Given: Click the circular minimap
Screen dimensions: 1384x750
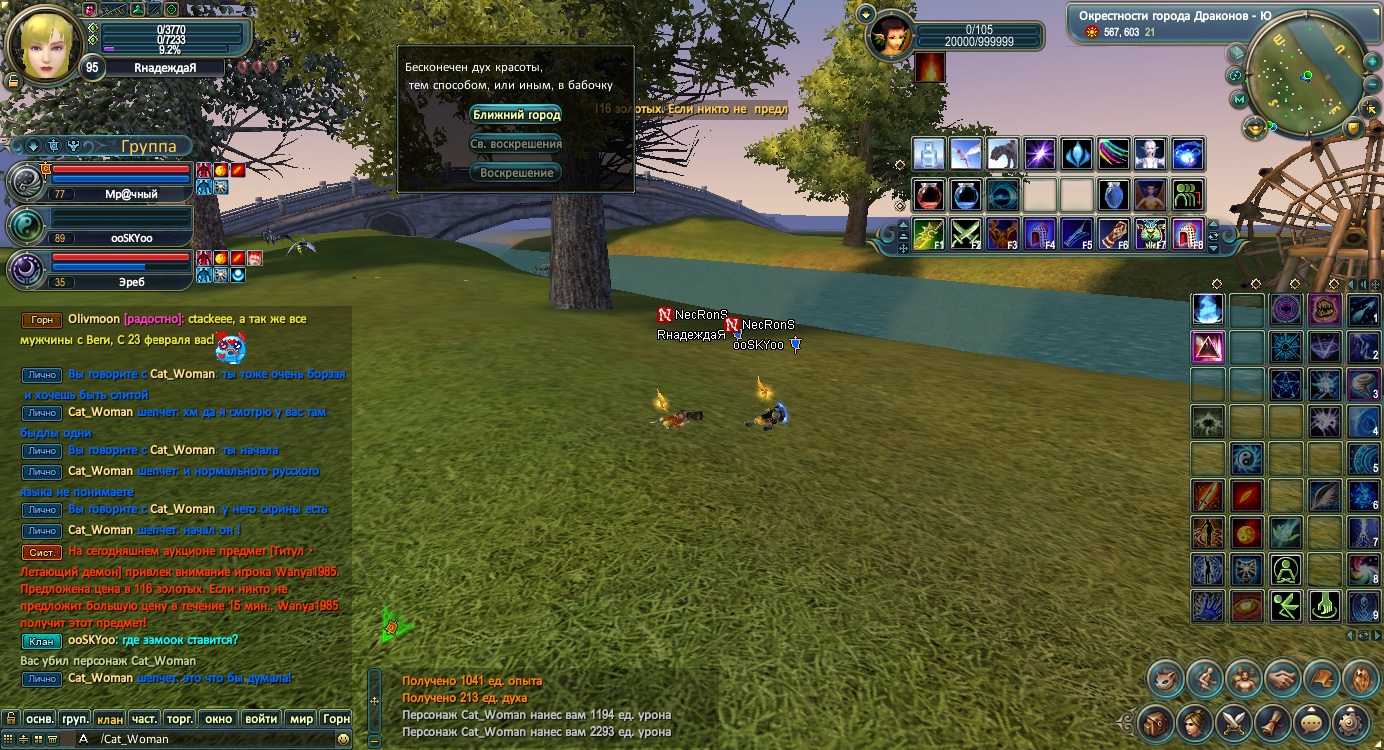Looking at the screenshot, I should (x=1298, y=73).
